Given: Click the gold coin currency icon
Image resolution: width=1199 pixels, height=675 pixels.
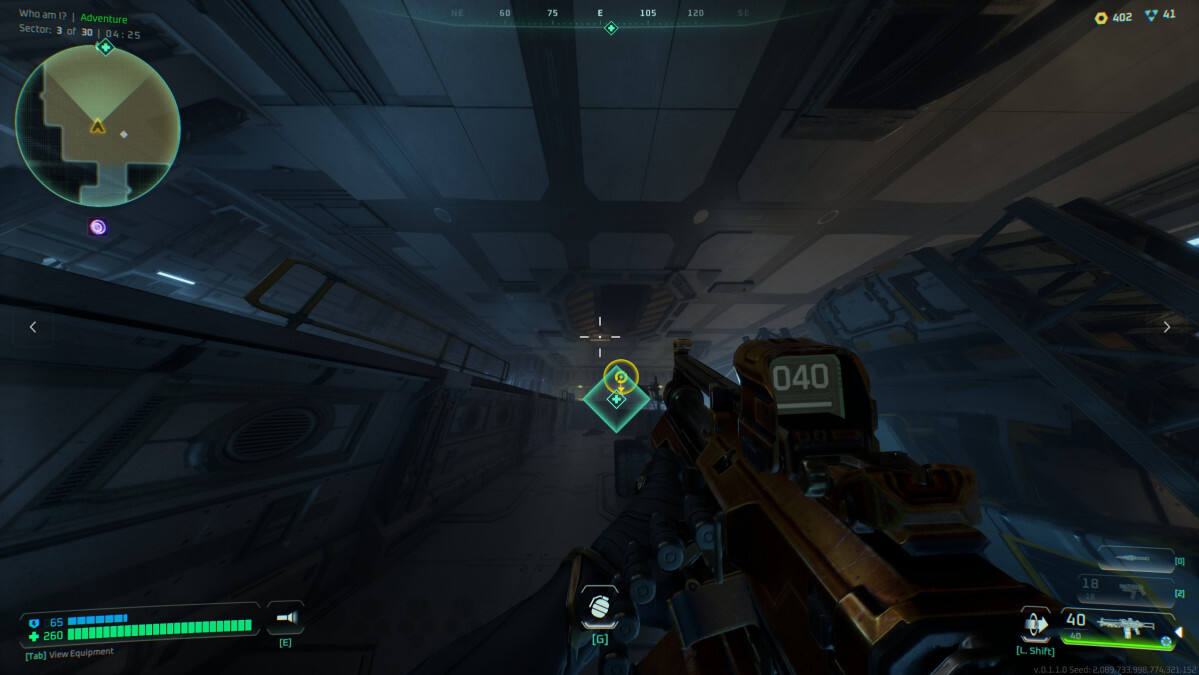Looking at the screenshot, I should coord(1101,17).
